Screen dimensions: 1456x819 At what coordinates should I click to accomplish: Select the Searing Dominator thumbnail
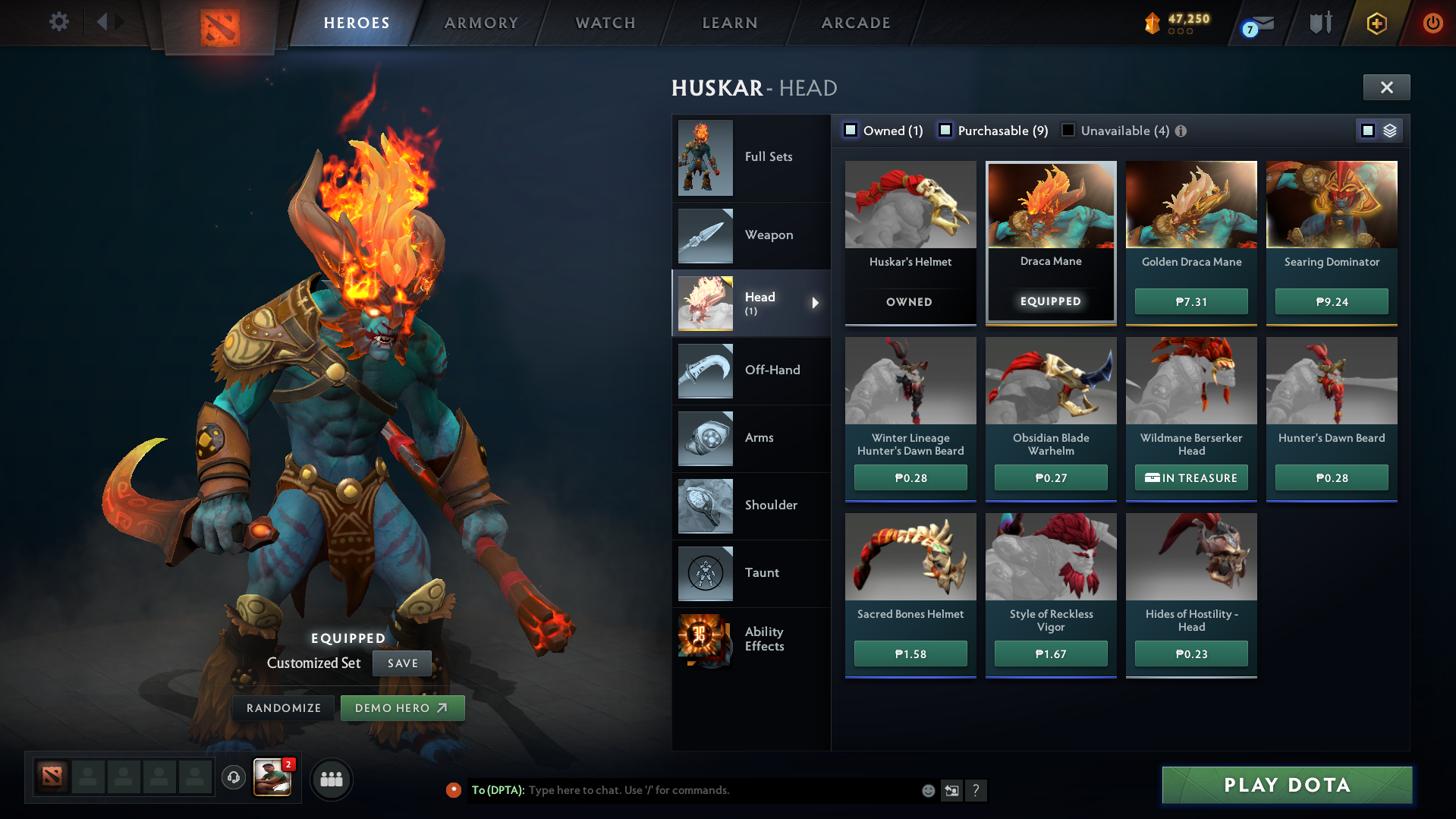(1332, 204)
